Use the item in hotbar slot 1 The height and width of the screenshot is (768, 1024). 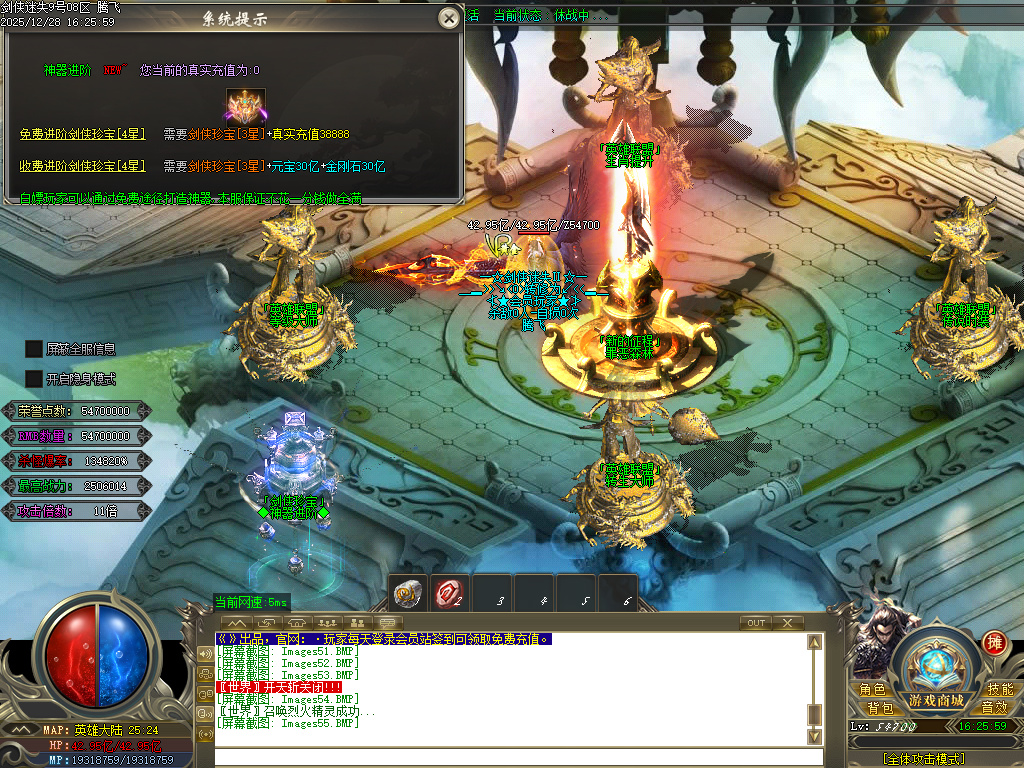click(408, 593)
